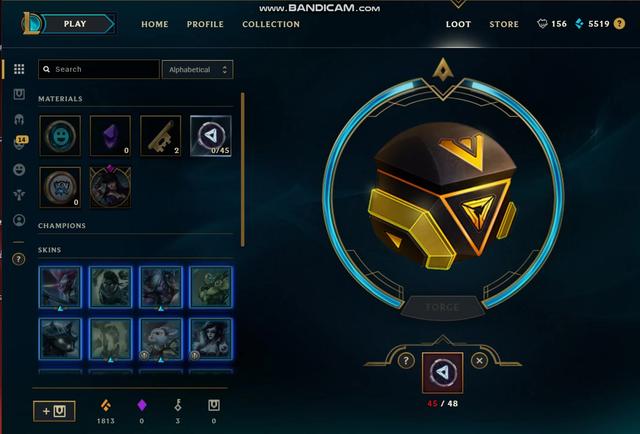Remove the token from the forge with X
The height and width of the screenshot is (434, 640).
pos(479,360)
